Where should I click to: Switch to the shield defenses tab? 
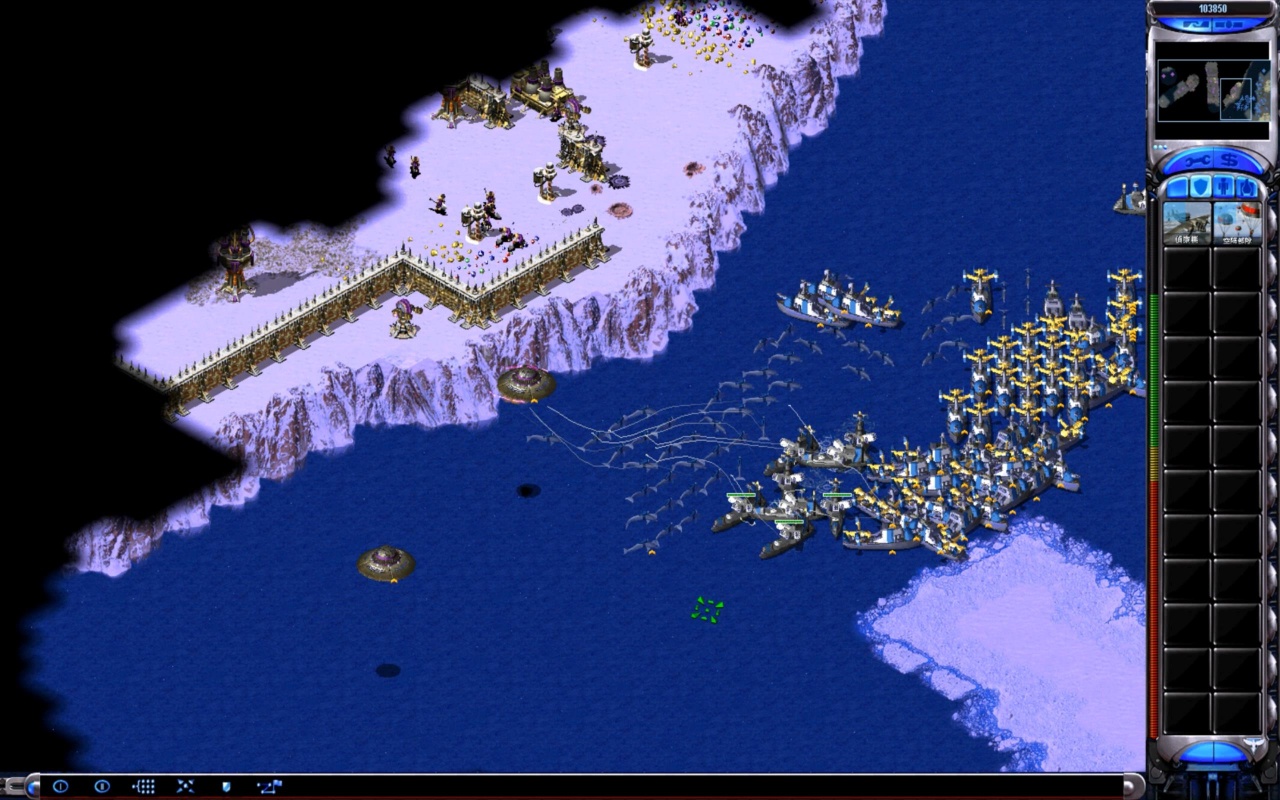pyautogui.click(x=1200, y=187)
